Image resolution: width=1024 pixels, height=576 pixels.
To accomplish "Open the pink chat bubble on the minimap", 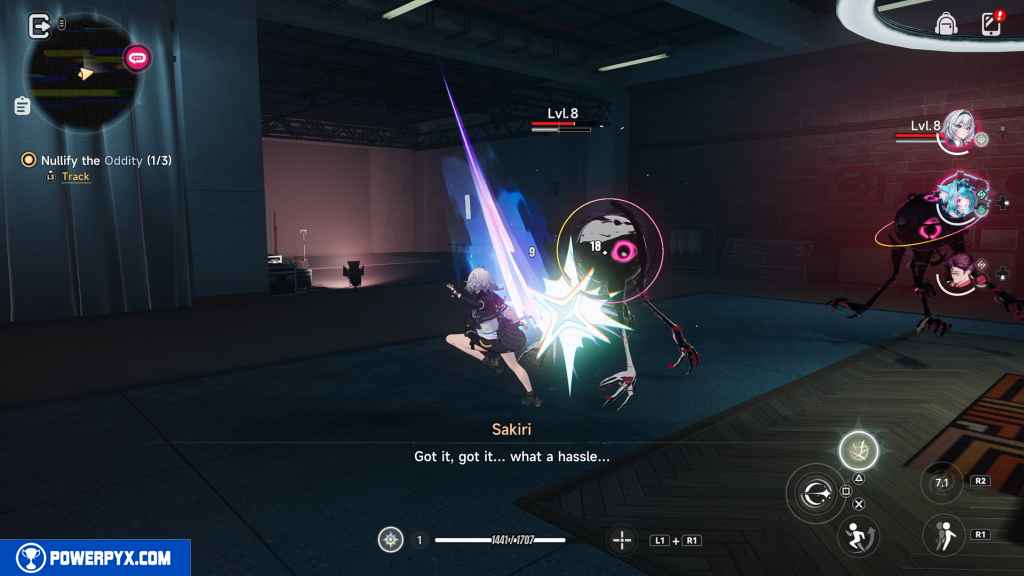I will click(x=137, y=58).
